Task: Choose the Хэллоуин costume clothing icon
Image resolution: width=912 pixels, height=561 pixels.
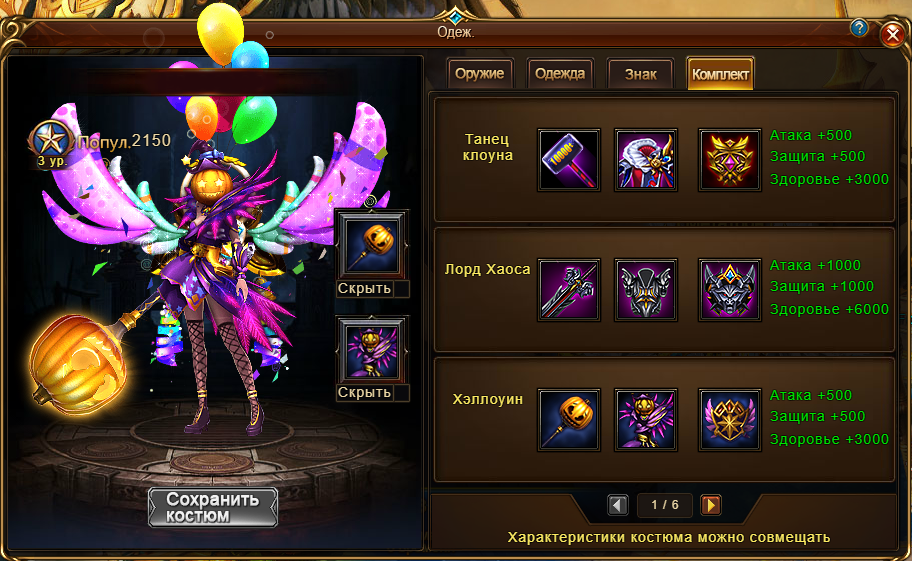Action: point(646,420)
